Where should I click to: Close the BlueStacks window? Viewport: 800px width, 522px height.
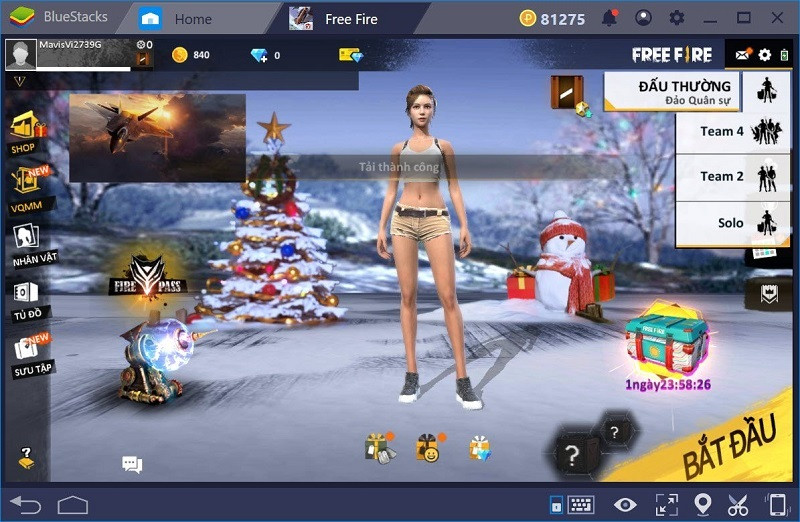[777, 18]
